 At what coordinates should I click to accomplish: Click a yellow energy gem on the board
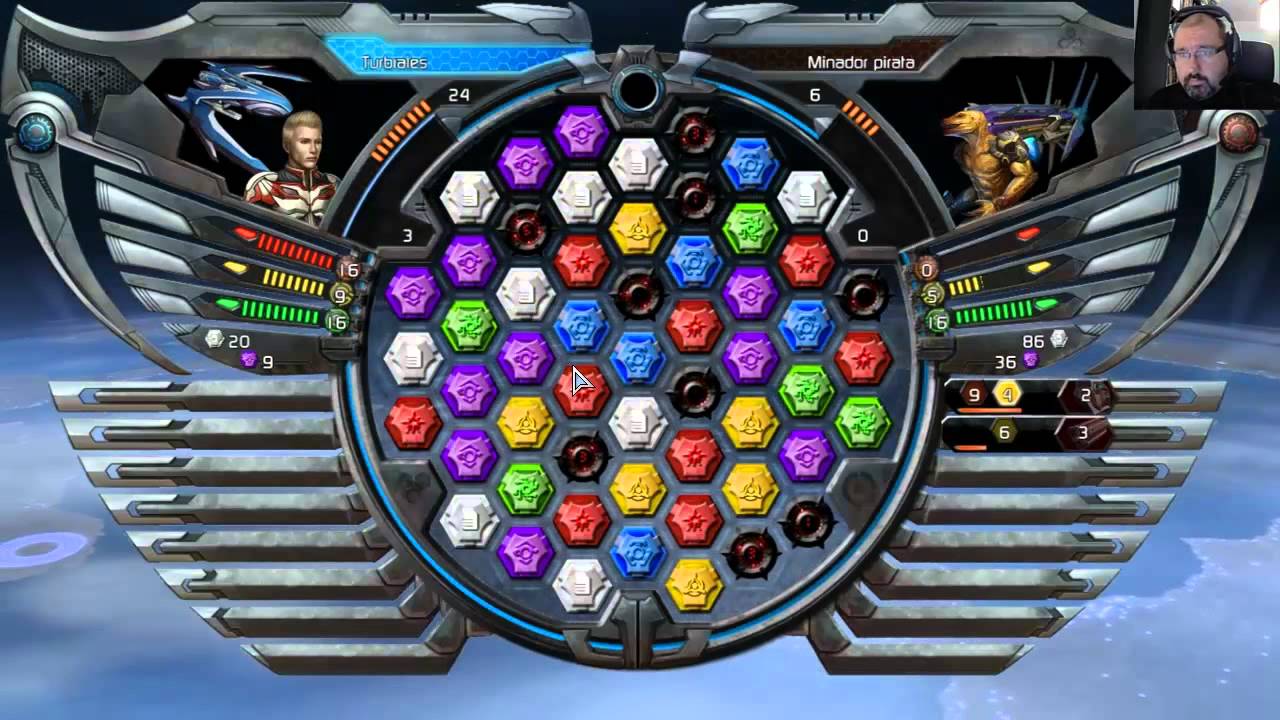pos(640,230)
